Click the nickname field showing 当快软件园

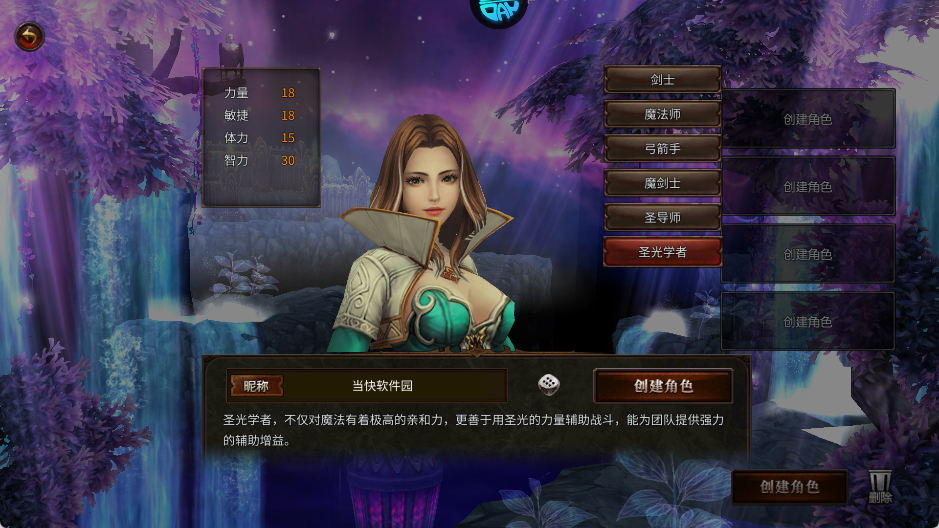(395, 386)
